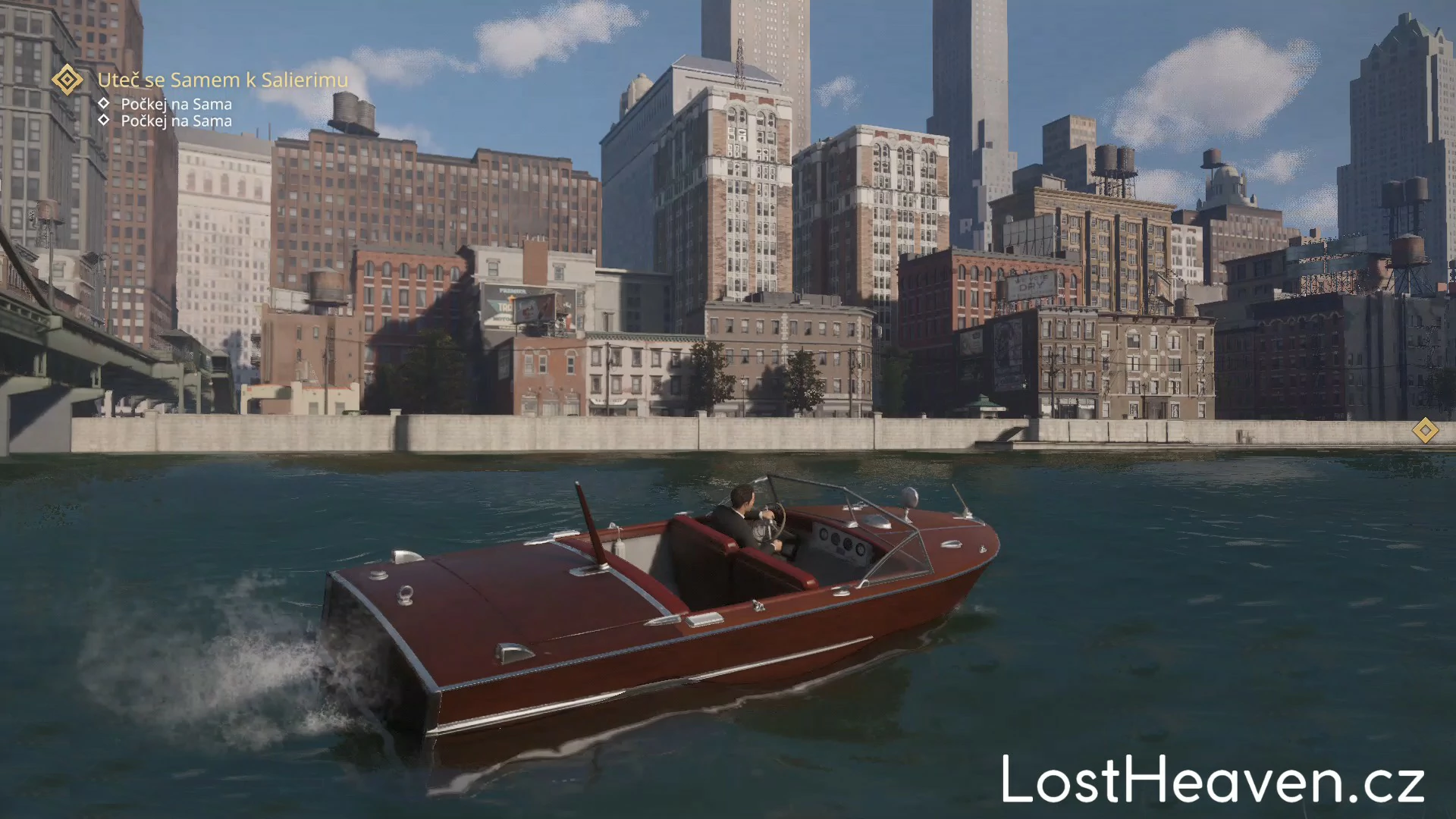Select the gold diamond quest icon

pos(67,80)
